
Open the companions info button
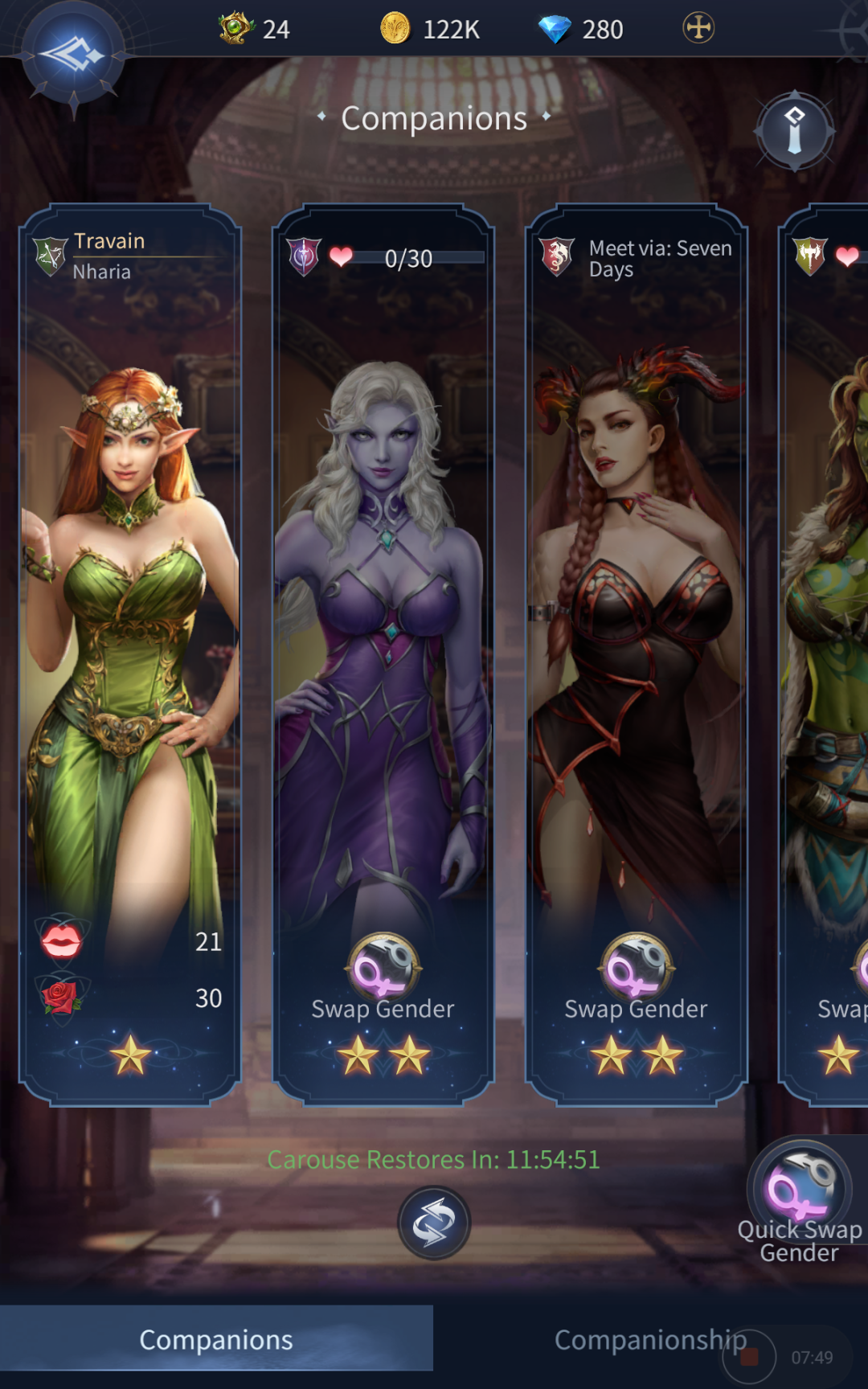click(x=794, y=131)
